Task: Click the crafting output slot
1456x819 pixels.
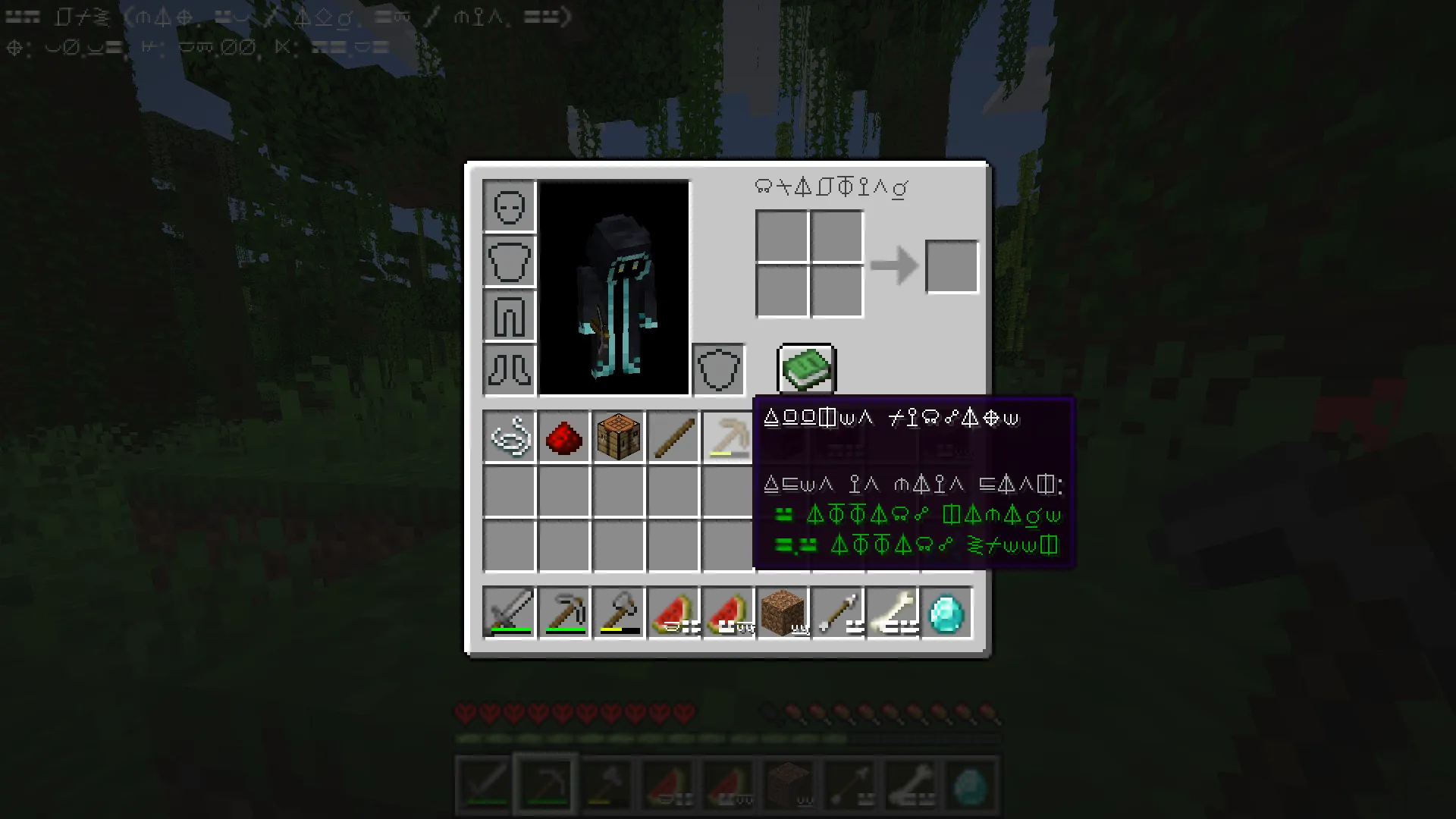Action: point(952,266)
